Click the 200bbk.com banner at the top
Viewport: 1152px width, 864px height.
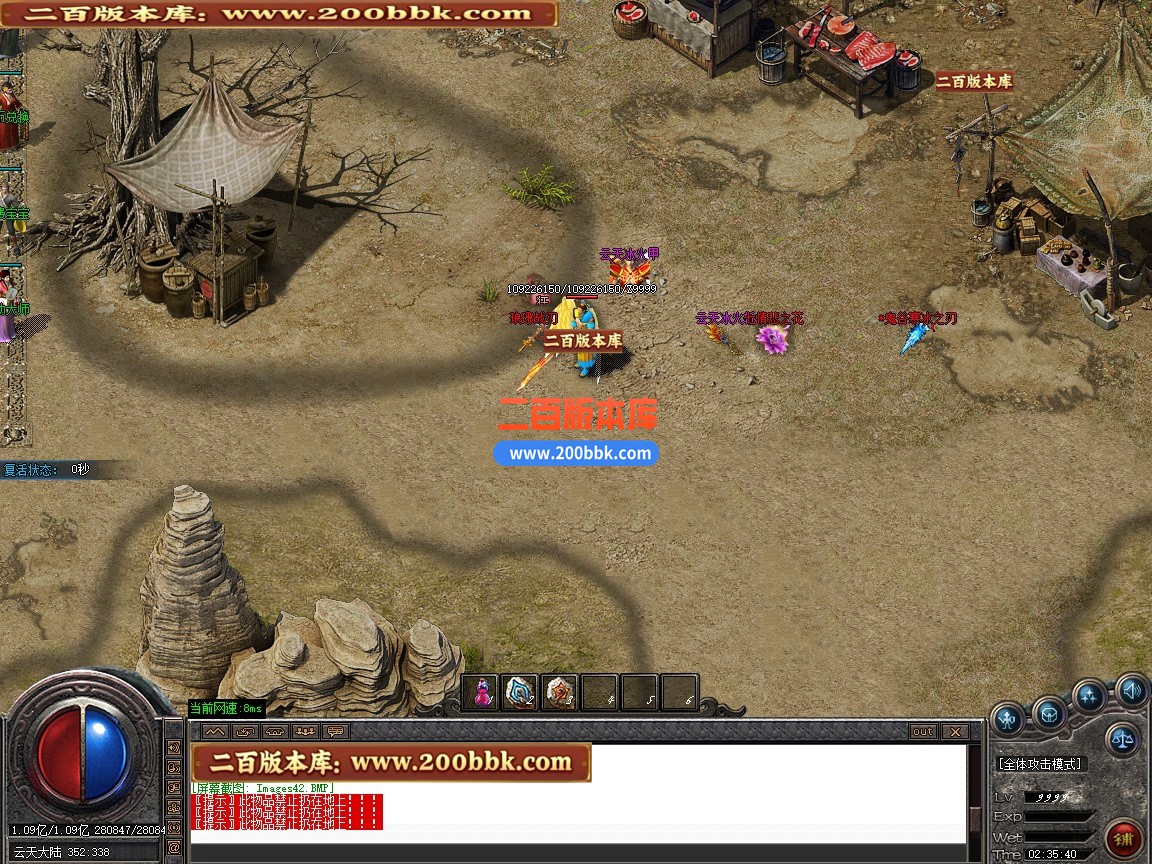point(278,14)
